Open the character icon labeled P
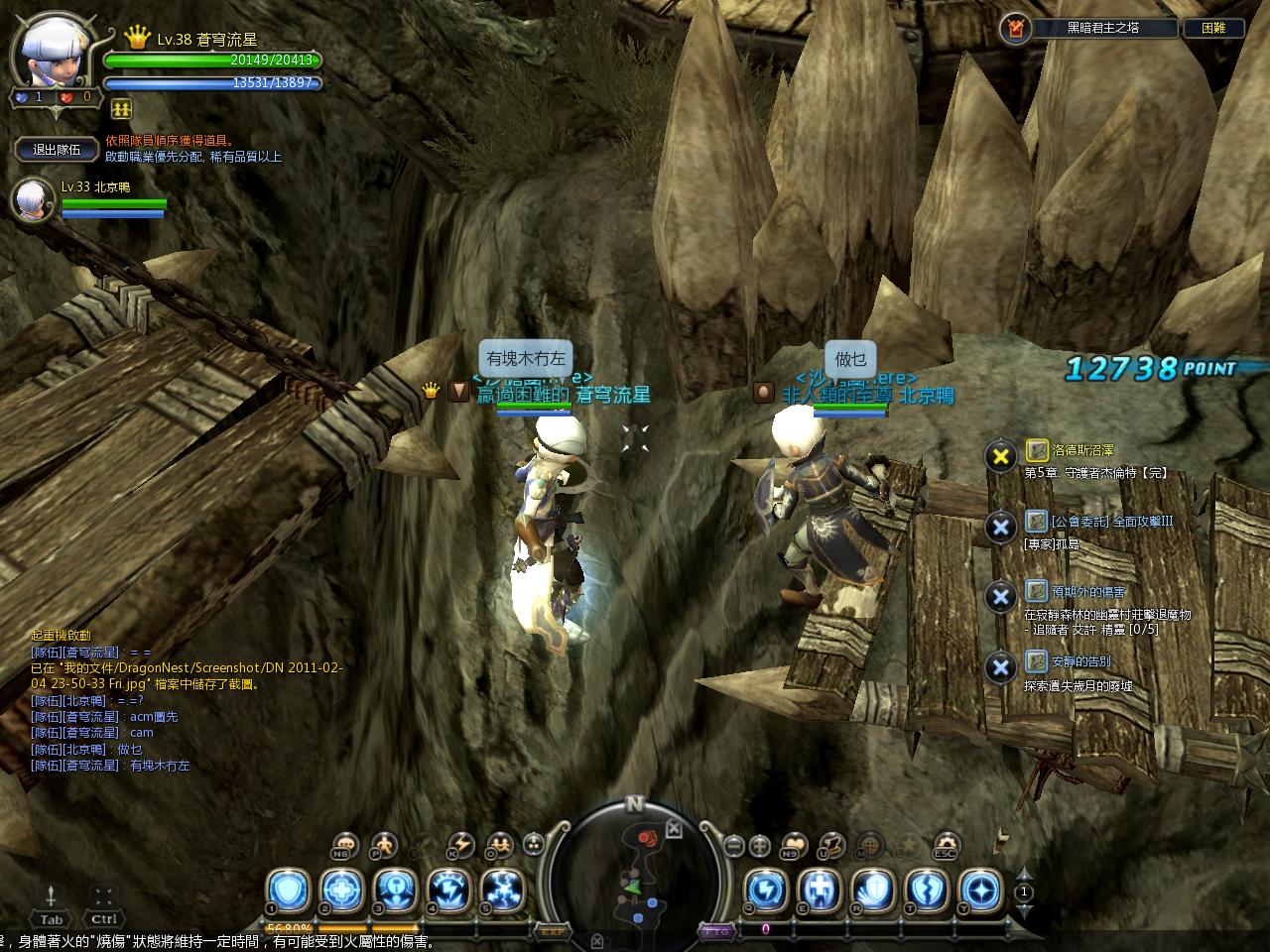Screen dimensions: 1270x952 click(382, 845)
